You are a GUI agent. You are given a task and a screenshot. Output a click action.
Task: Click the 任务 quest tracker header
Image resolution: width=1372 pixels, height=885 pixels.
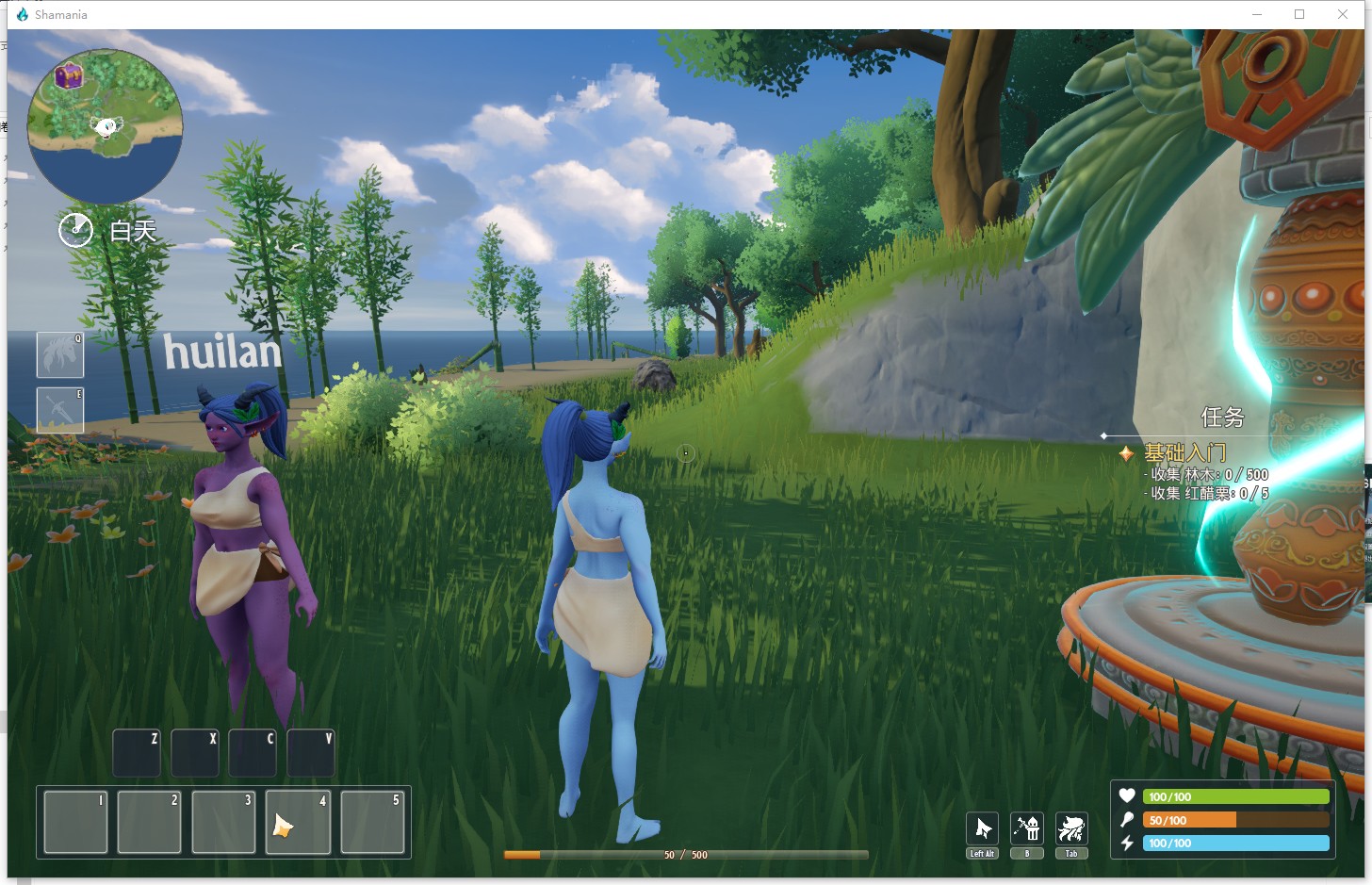(1222, 418)
